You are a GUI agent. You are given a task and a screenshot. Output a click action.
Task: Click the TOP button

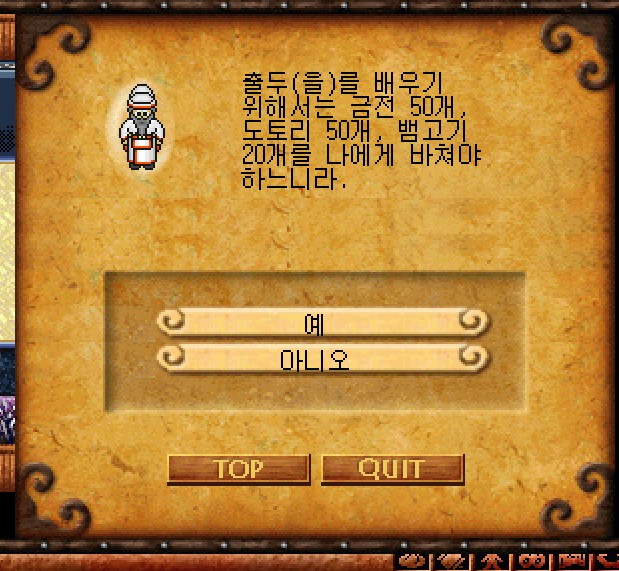point(238,468)
